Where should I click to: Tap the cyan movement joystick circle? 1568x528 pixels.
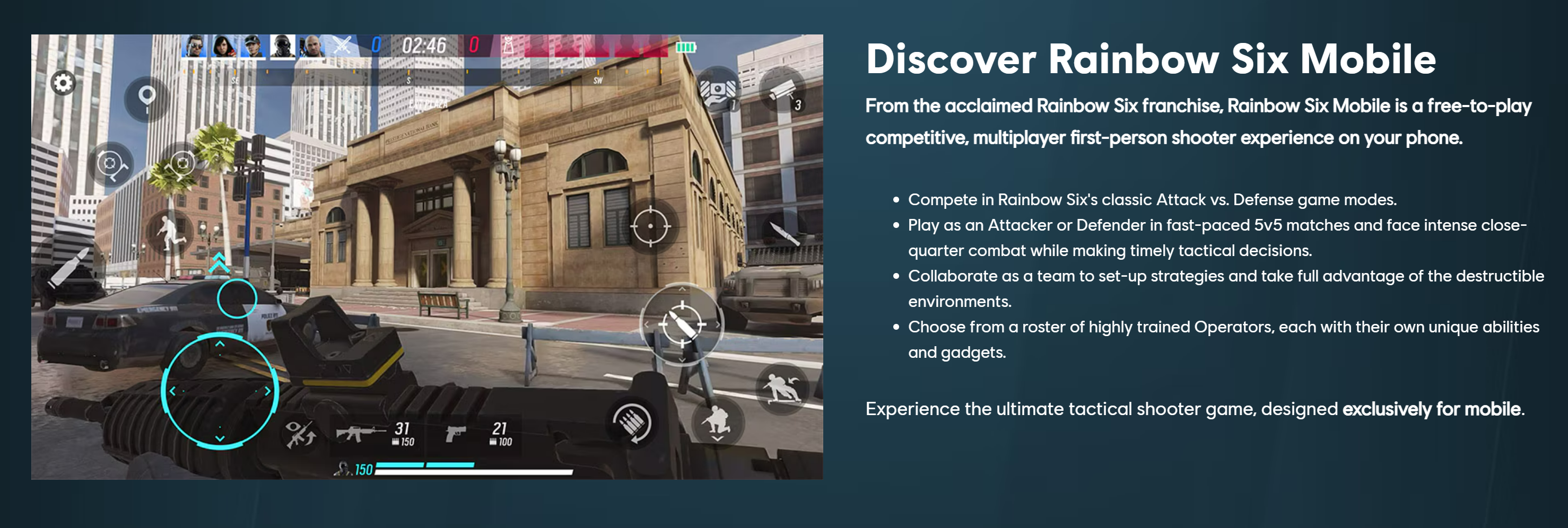coord(220,391)
